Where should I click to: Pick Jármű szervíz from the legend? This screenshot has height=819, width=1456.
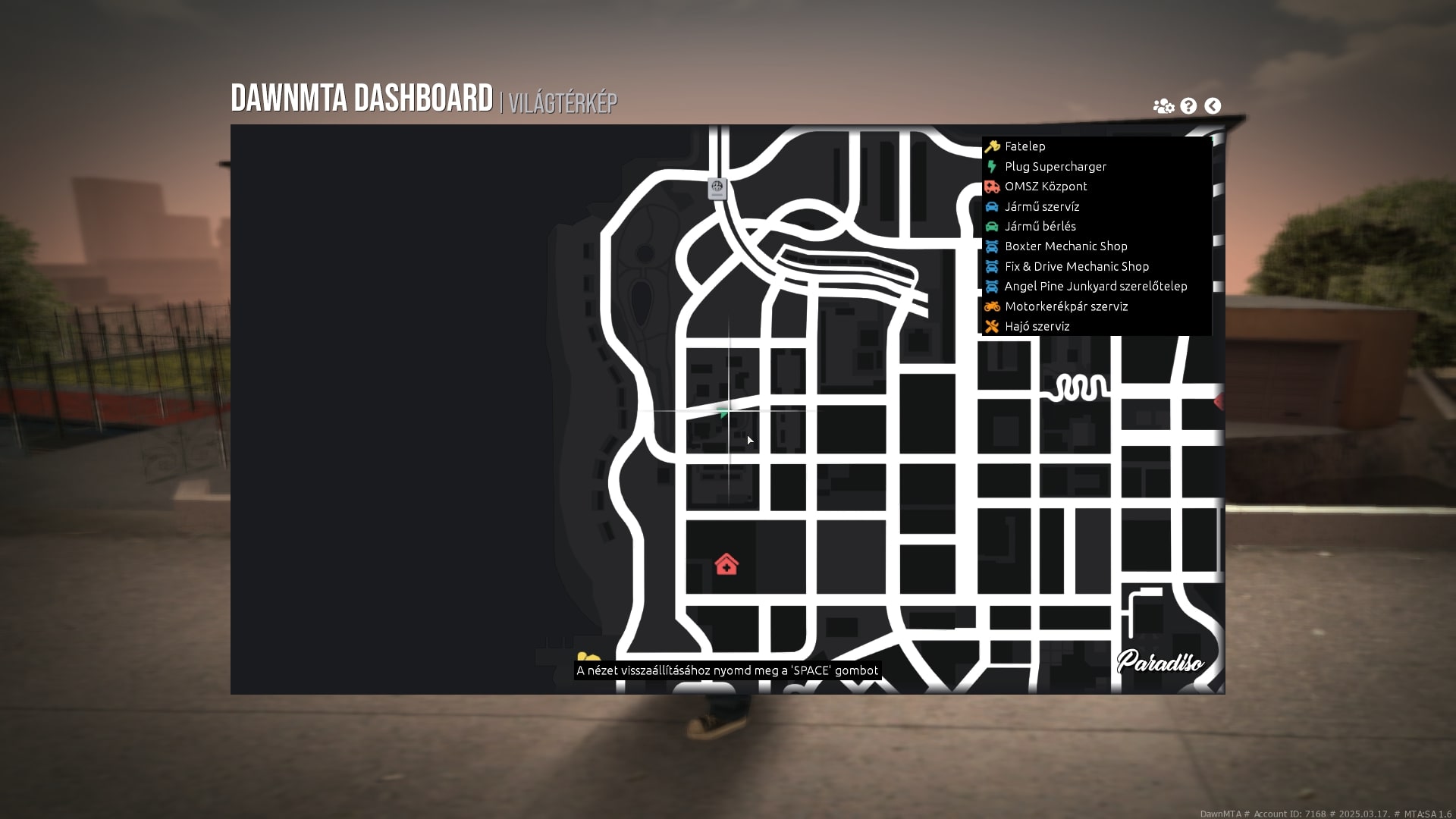click(x=1041, y=206)
